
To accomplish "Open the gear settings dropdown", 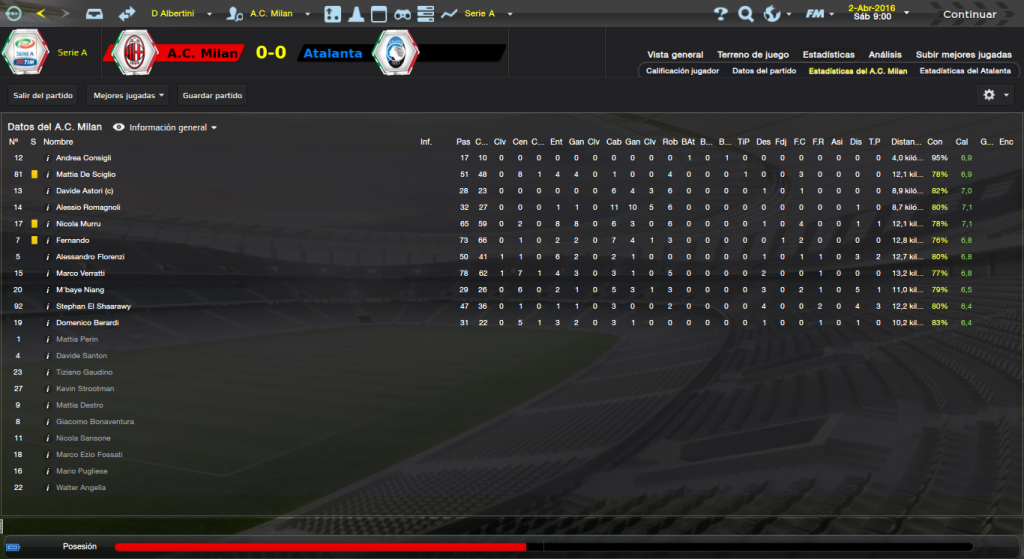I will [995, 94].
